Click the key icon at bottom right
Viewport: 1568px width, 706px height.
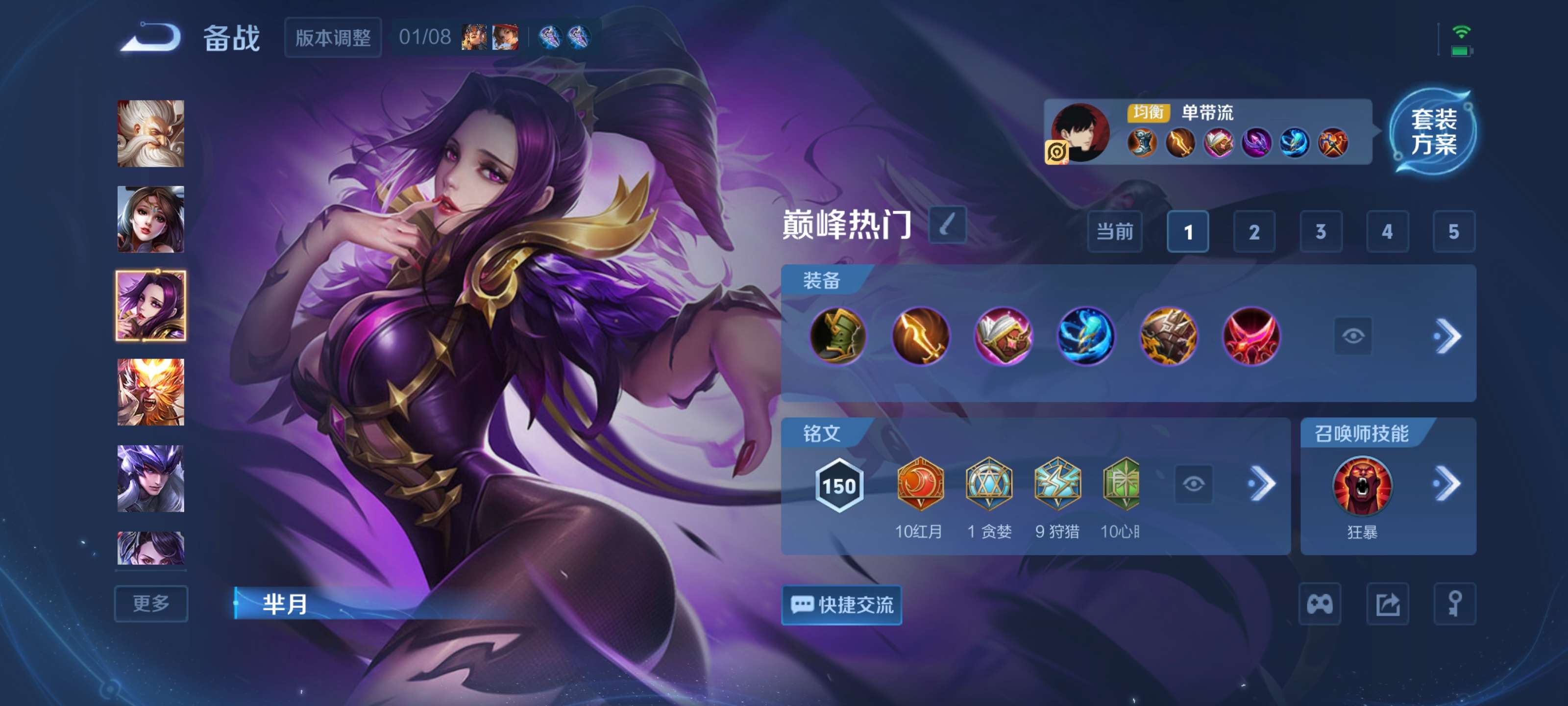pos(1455,605)
